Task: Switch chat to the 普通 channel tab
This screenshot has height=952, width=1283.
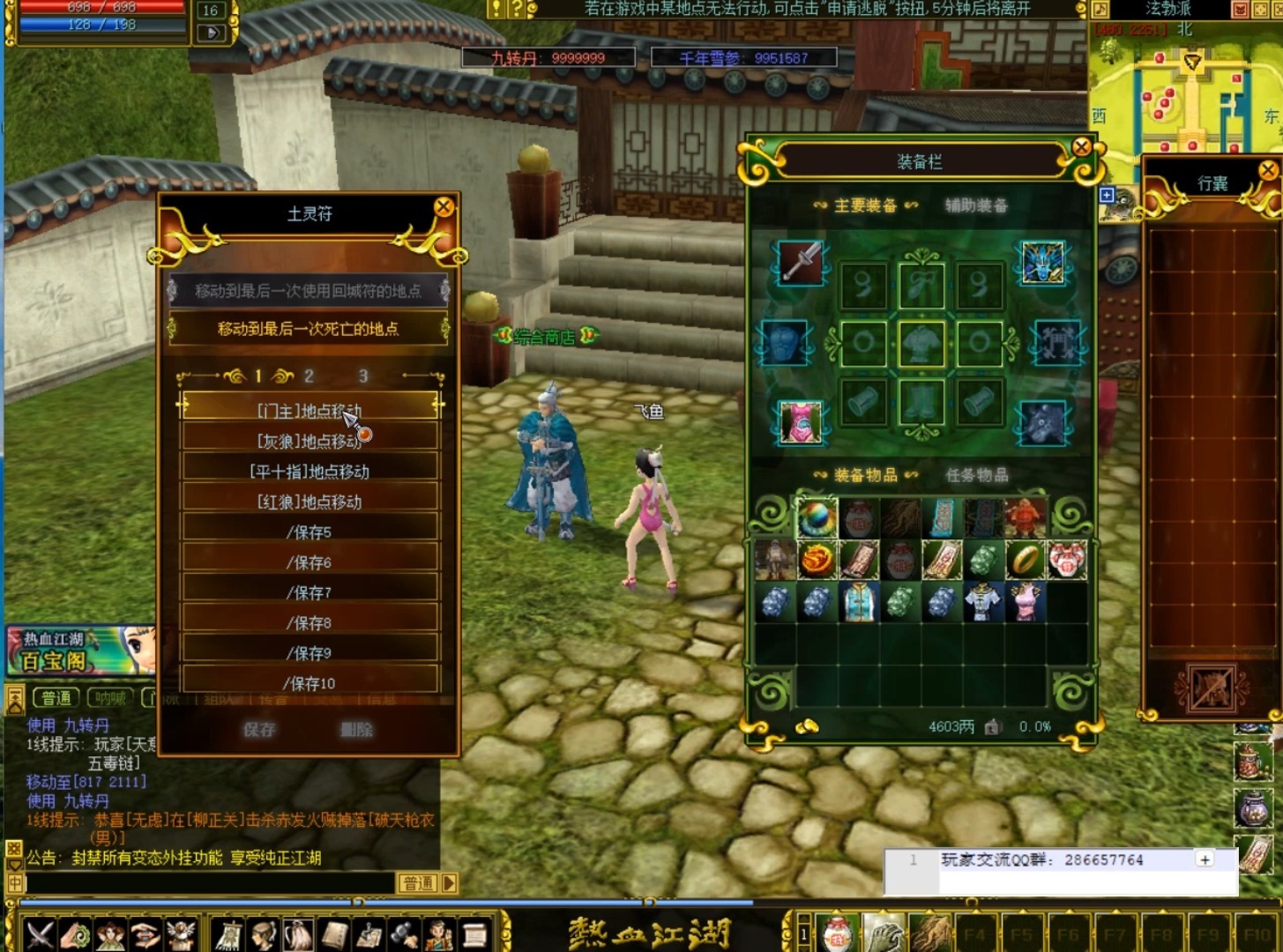Action: tap(56, 698)
